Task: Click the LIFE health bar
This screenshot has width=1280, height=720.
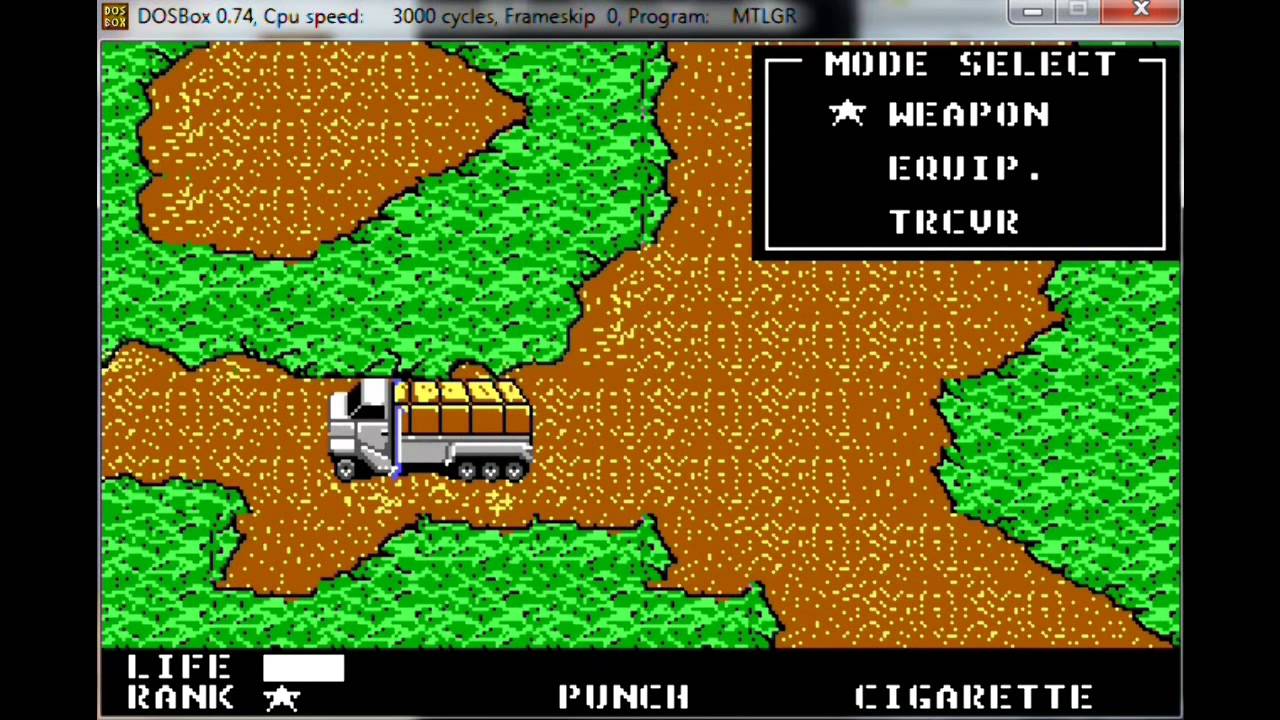Action: pyautogui.click(x=305, y=668)
